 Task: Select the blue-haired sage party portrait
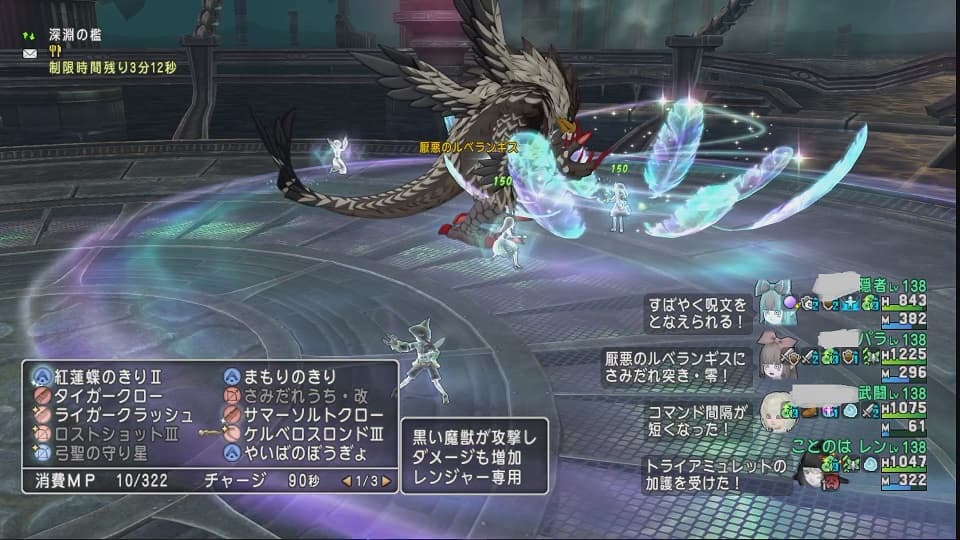pos(775,300)
